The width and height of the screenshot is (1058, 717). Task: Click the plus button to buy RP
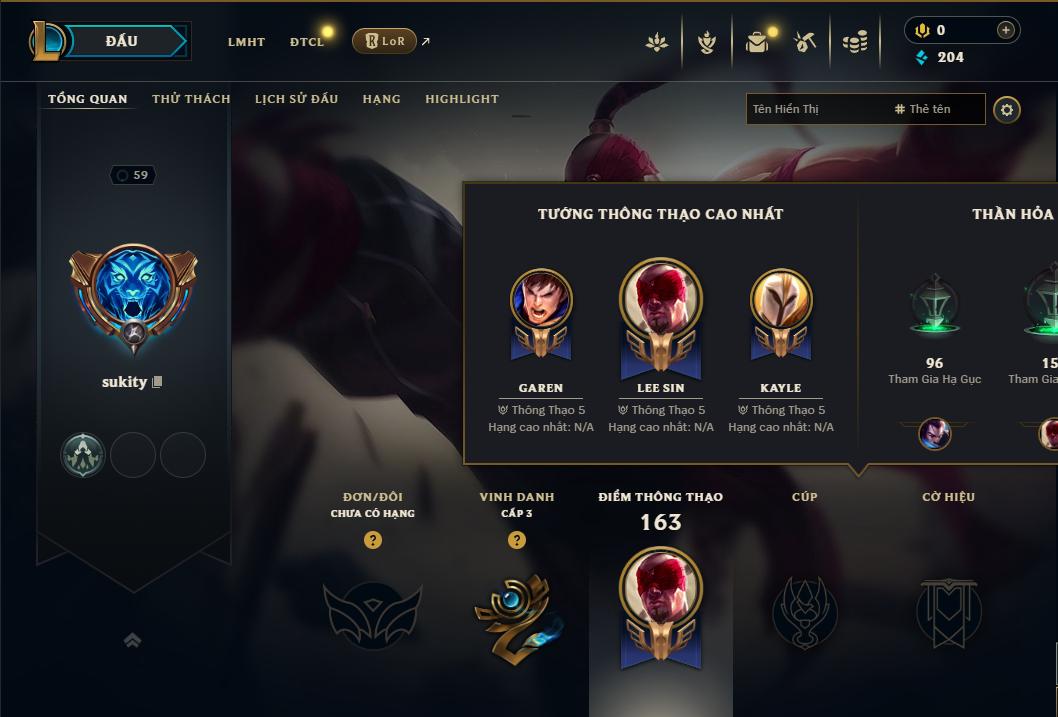[x=1006, y=30]
